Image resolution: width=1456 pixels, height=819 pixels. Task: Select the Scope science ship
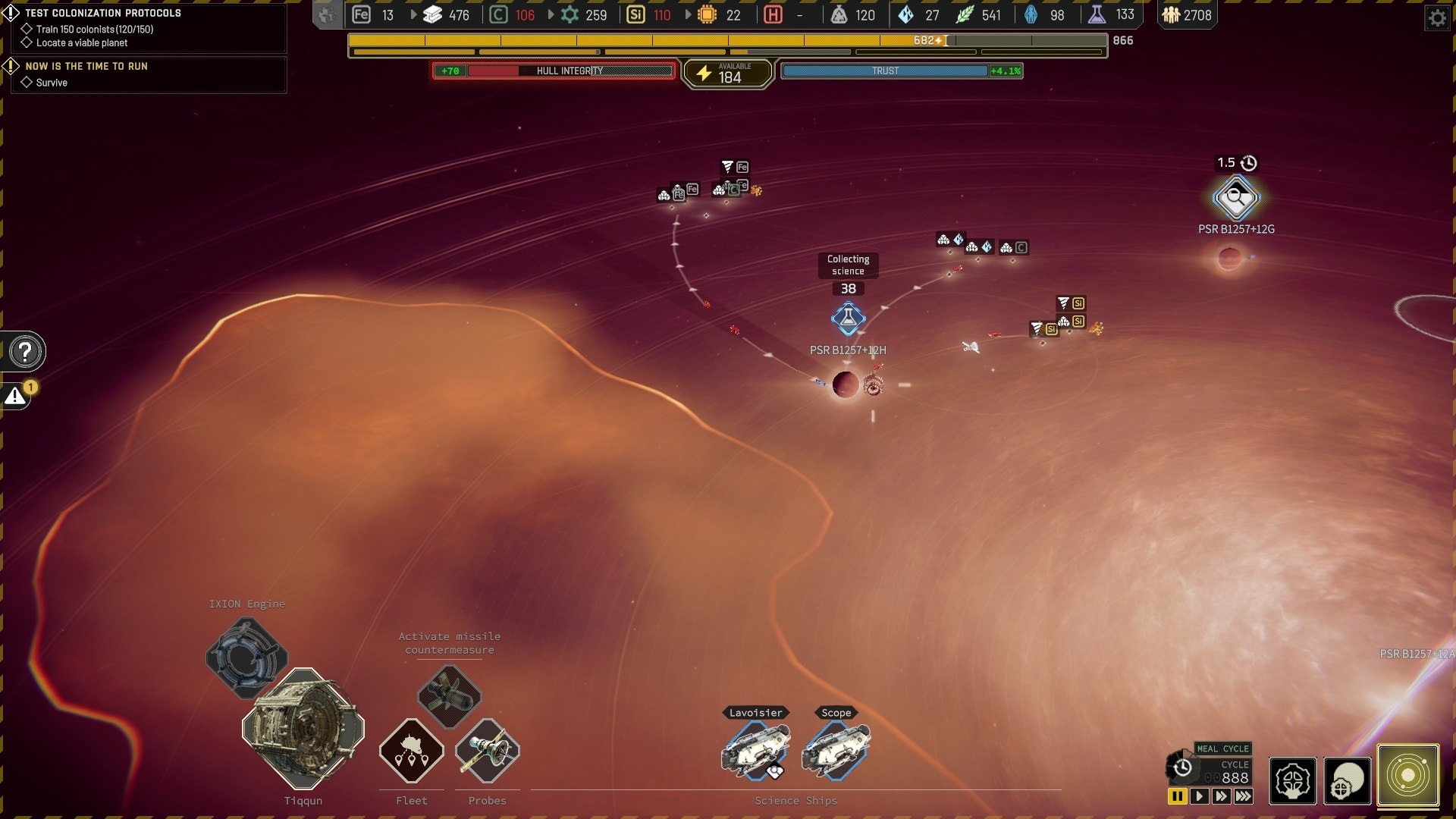pyautogui.click(x=836, y=750)
